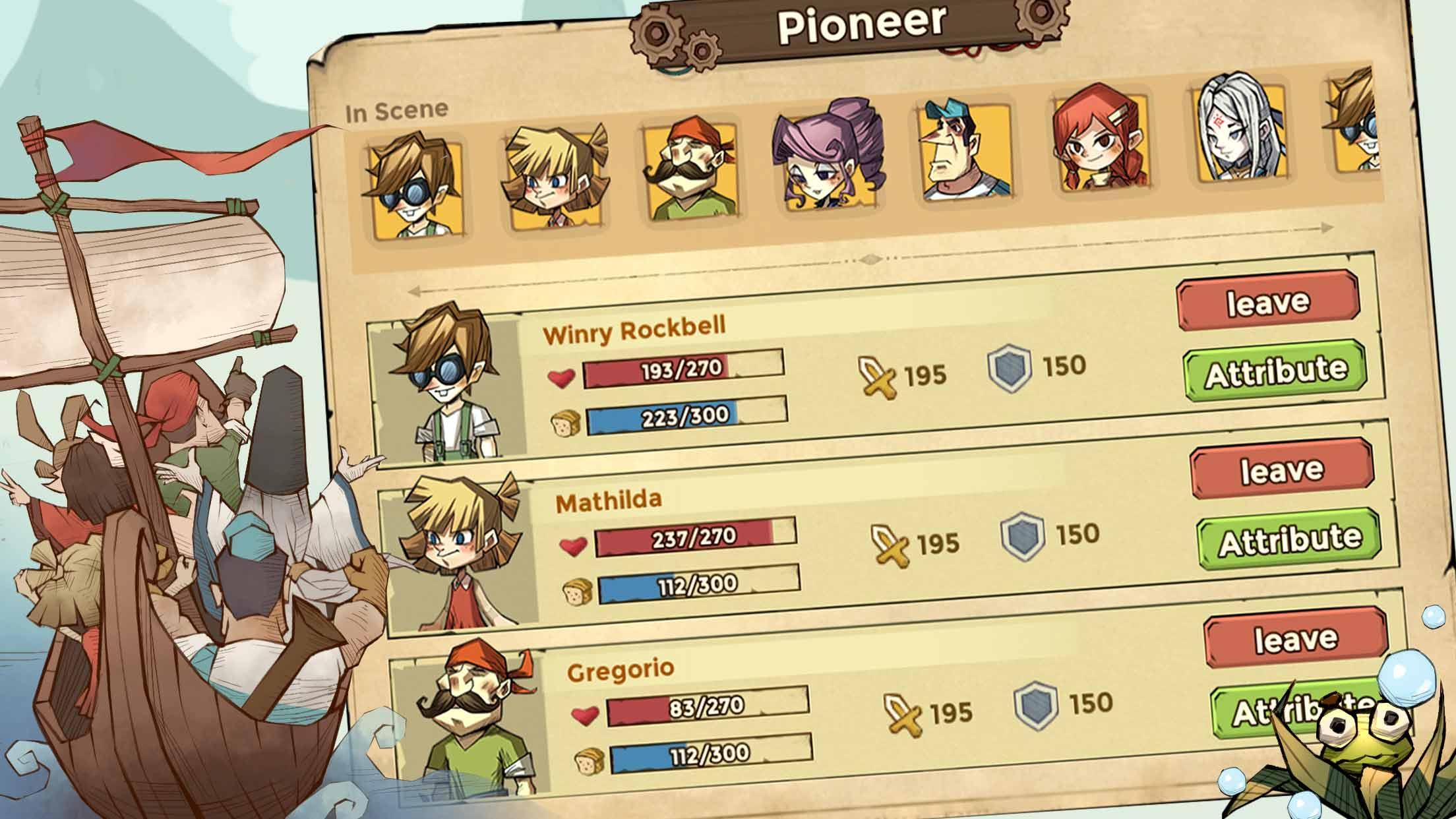This screenshot has width=1456, height=819.
Task: Dismiss Gregorio using his leave button
Action: pos(1295,638)
